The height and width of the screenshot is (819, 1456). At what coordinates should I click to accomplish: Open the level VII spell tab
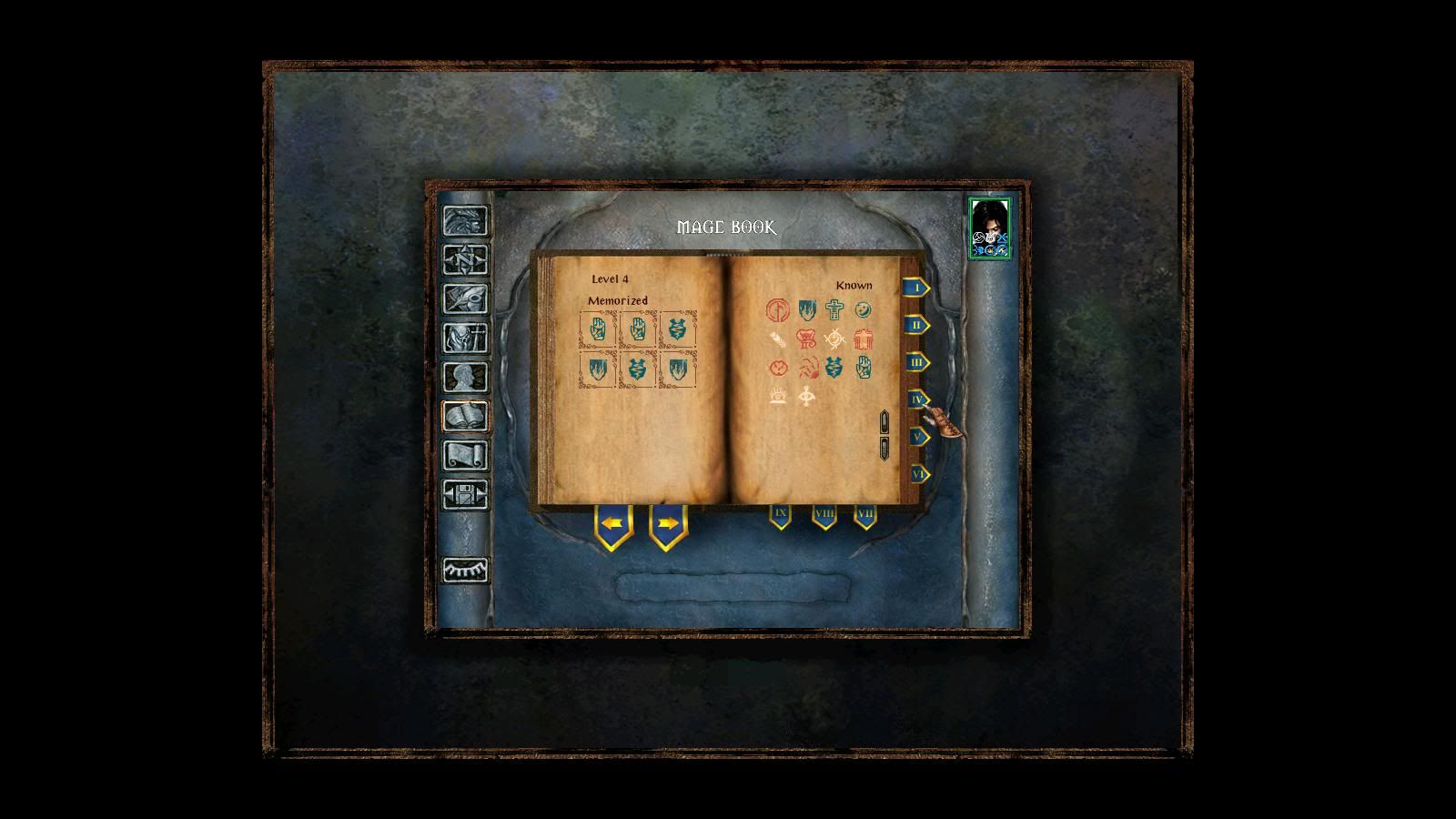pos(864,515)
